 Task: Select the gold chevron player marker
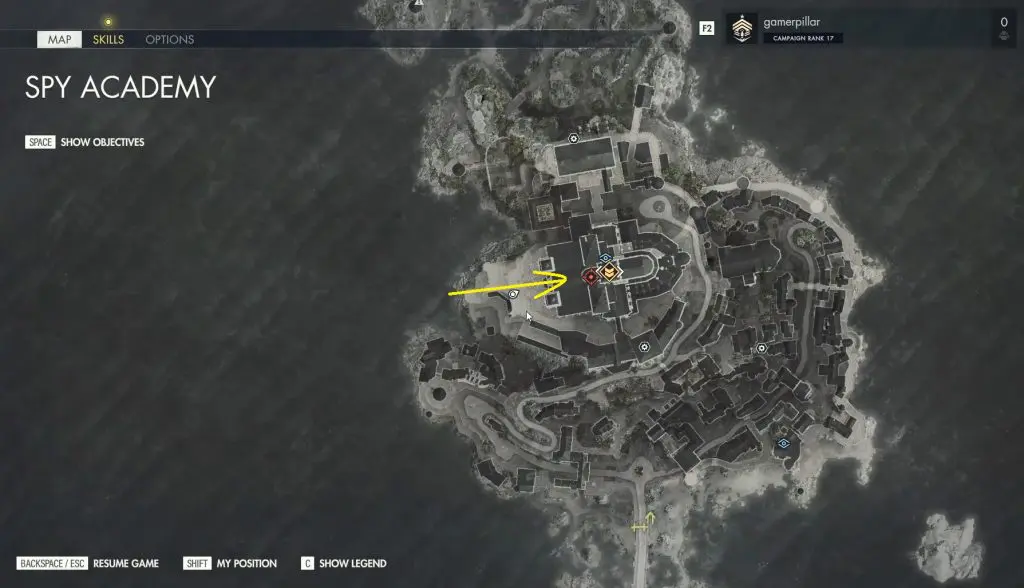pyautogui.click(x=609, y=272)
